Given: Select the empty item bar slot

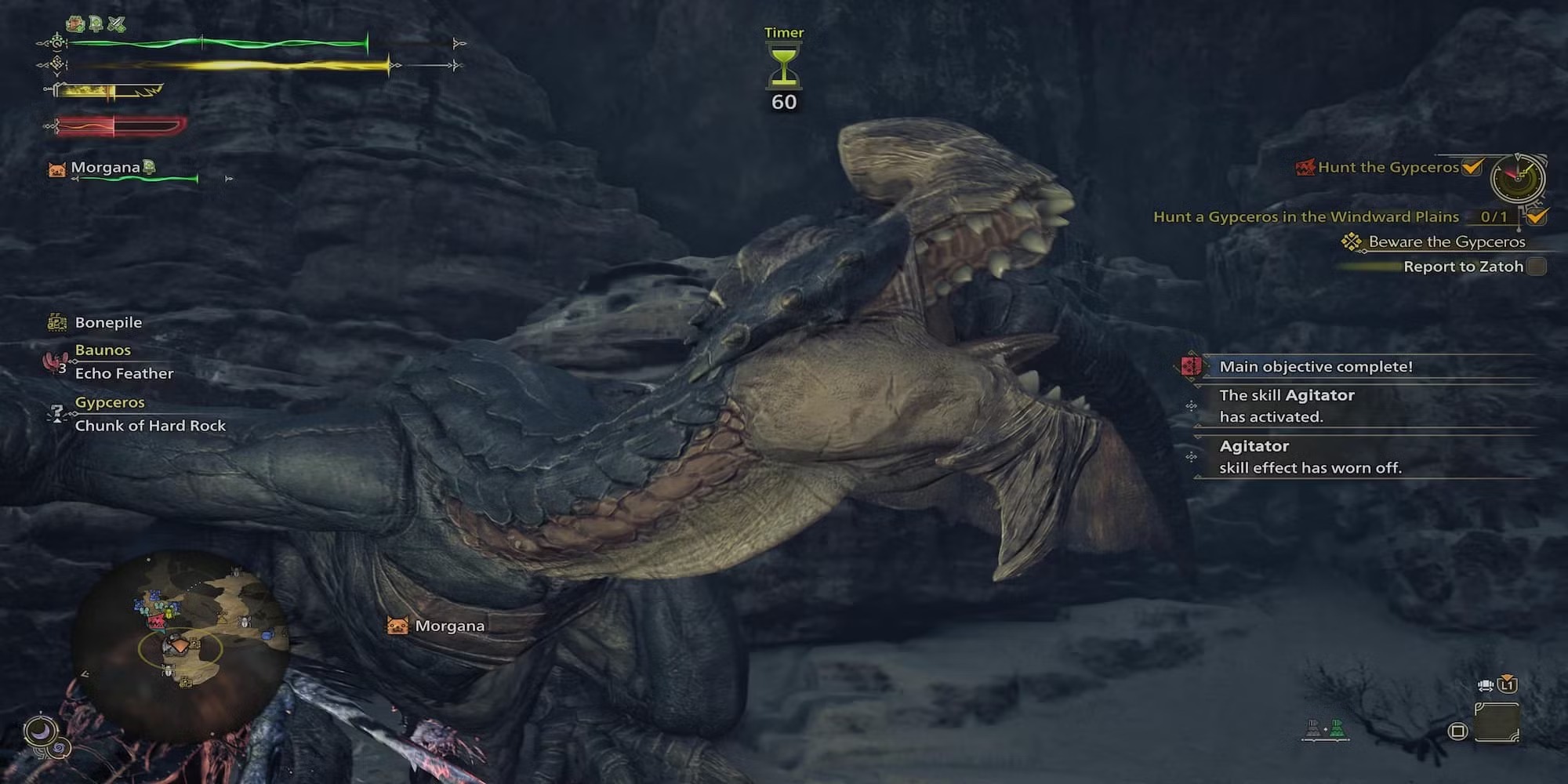Looking at the screenshot, I should click(x=1496, y=721).
